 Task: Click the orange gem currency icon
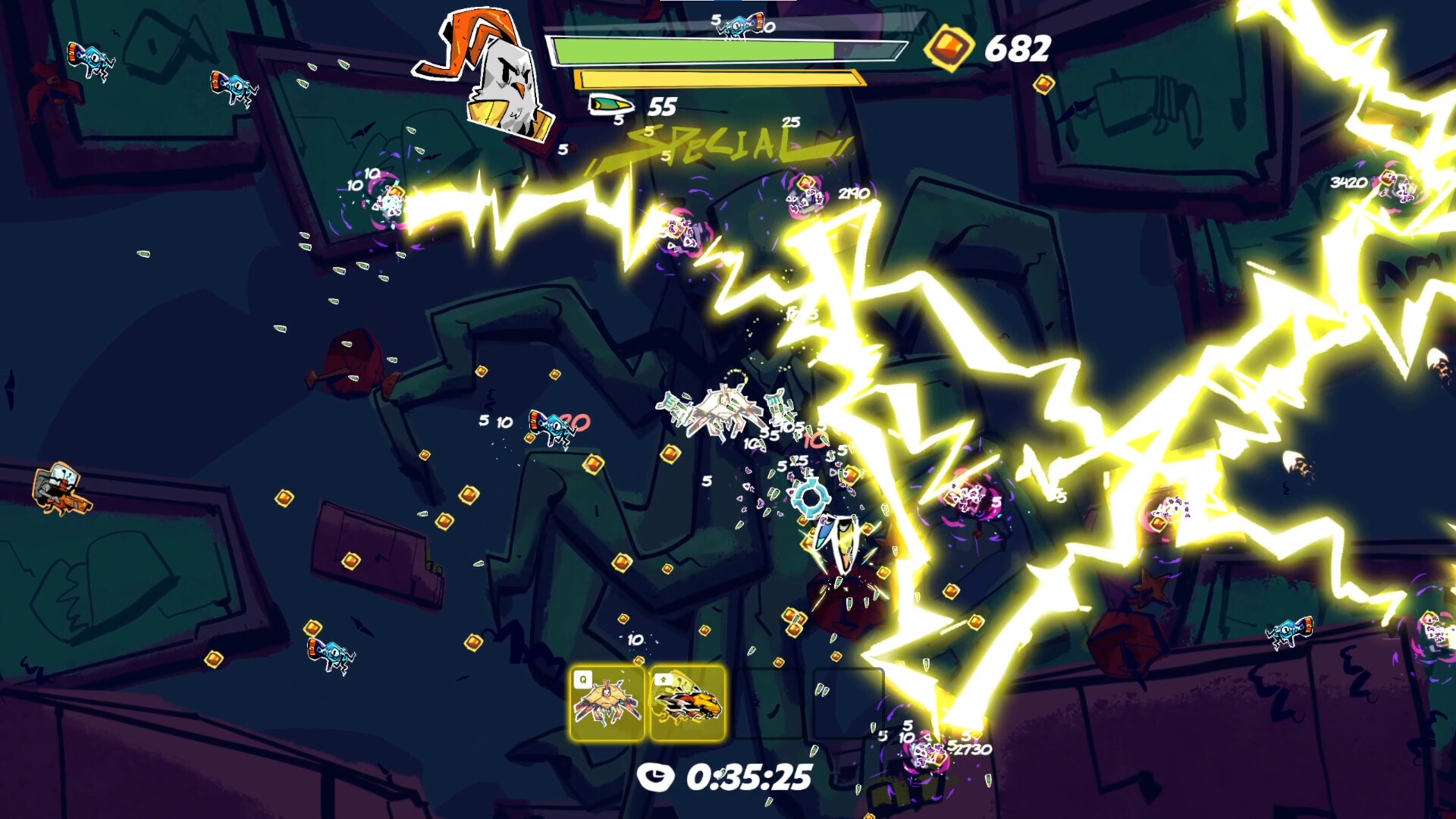point(948,48)
